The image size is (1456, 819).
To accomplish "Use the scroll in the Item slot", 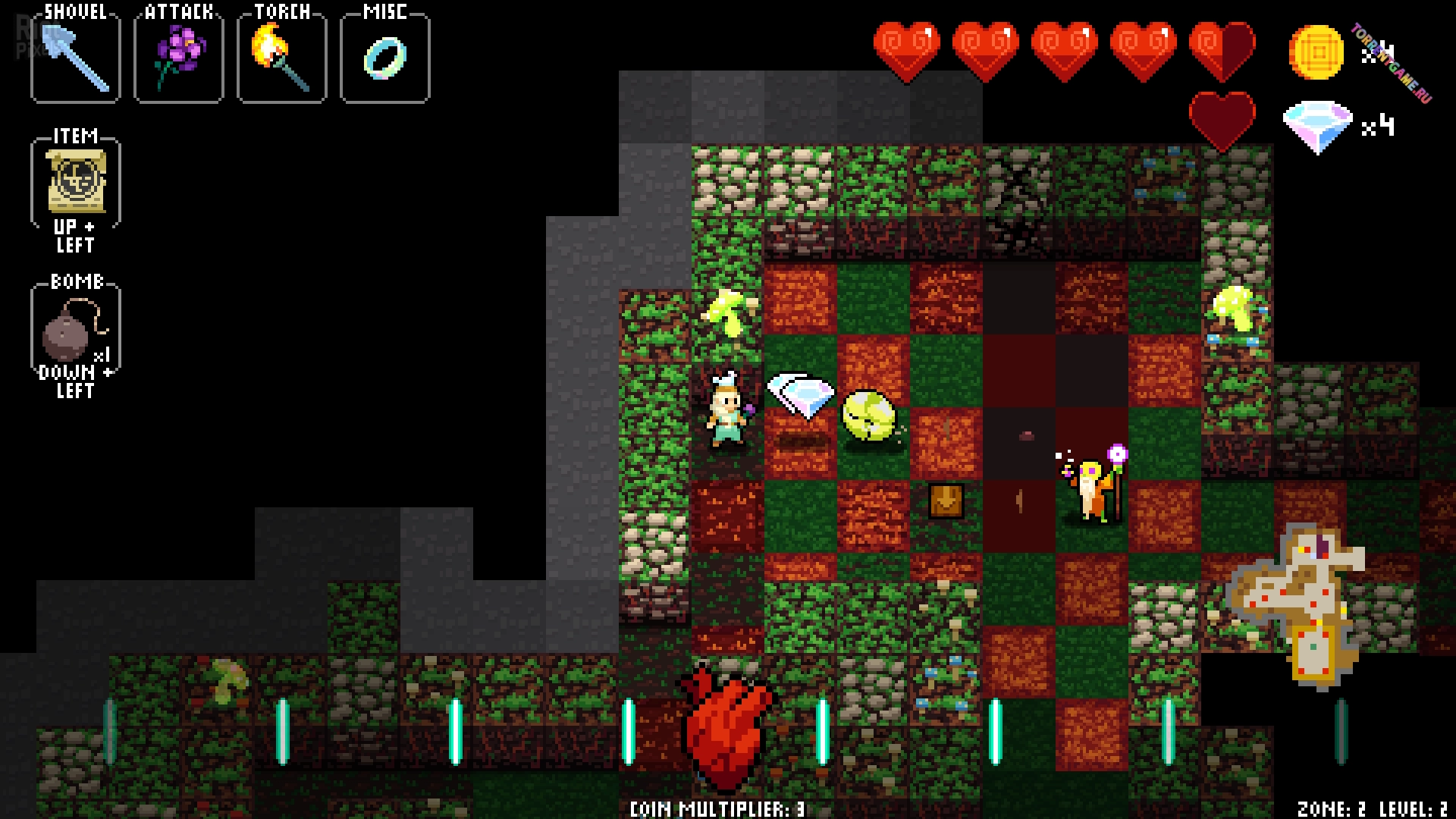I will coord(76,182).
